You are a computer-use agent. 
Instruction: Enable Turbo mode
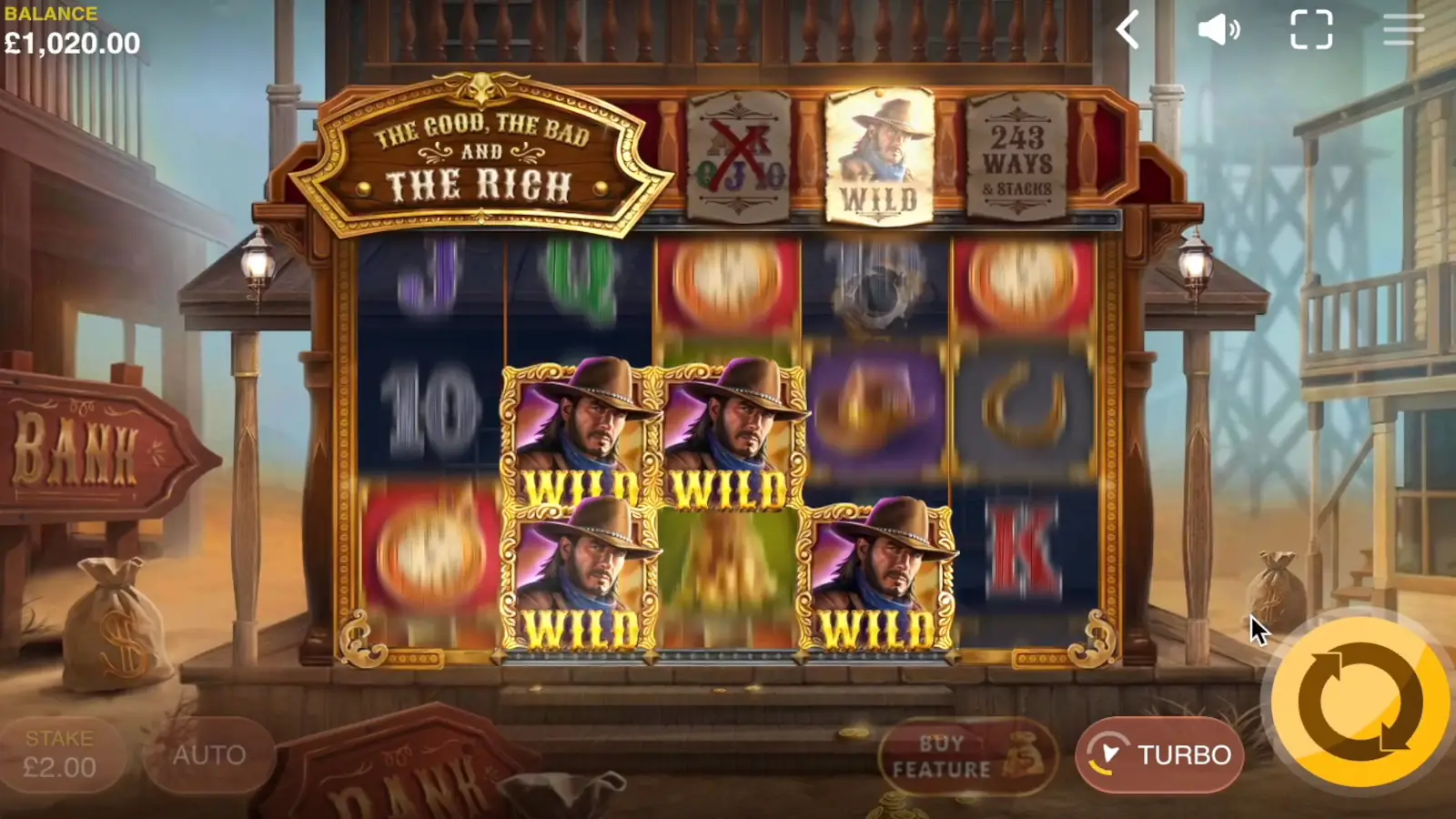point(1158,754)
